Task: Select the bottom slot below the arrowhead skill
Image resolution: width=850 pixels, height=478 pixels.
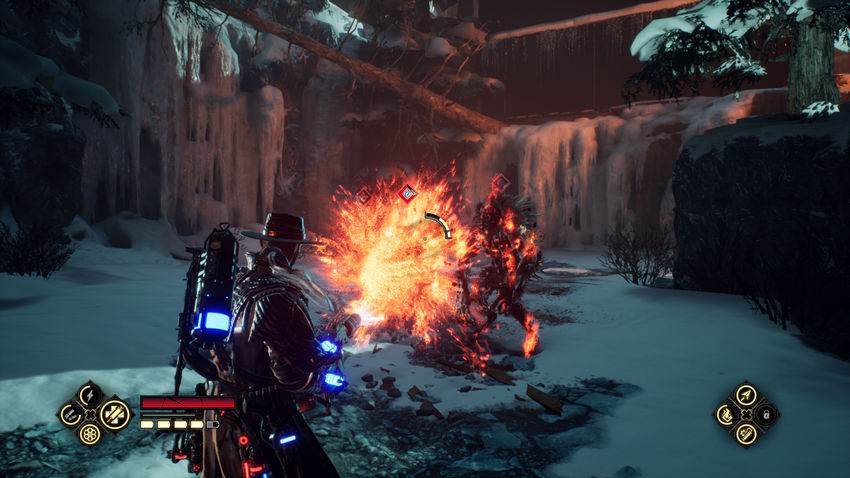Action: 745,434
